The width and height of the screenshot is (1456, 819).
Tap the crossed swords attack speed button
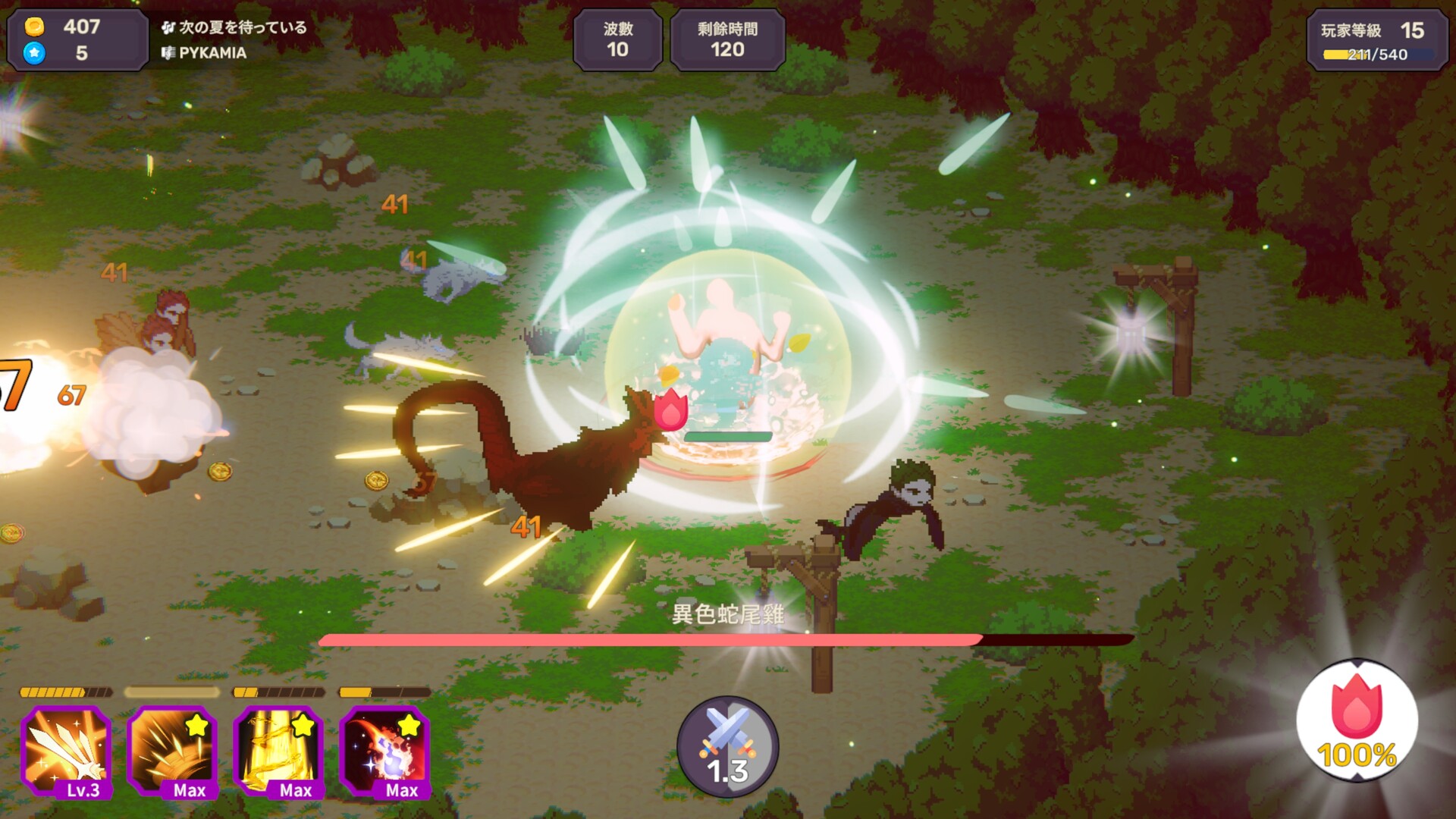coord(727,747)
